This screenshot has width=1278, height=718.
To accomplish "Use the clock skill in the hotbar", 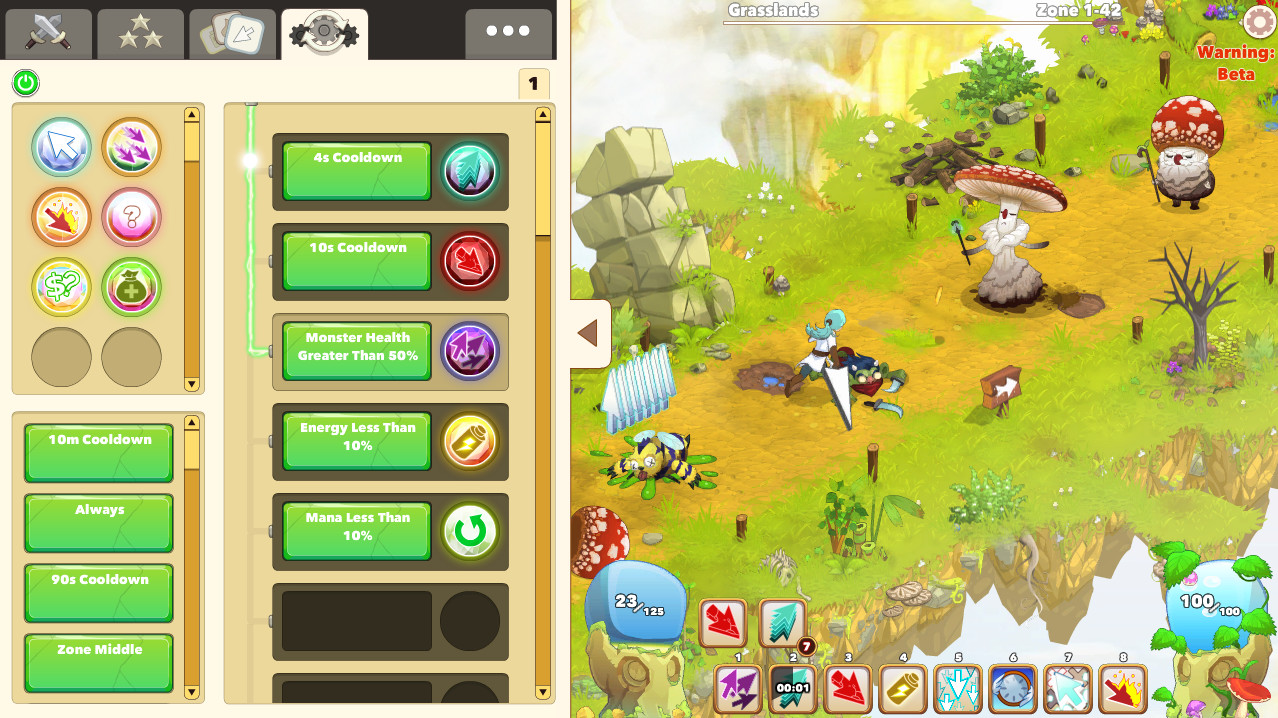I will pyautogui.click(x=1013, y=689).
